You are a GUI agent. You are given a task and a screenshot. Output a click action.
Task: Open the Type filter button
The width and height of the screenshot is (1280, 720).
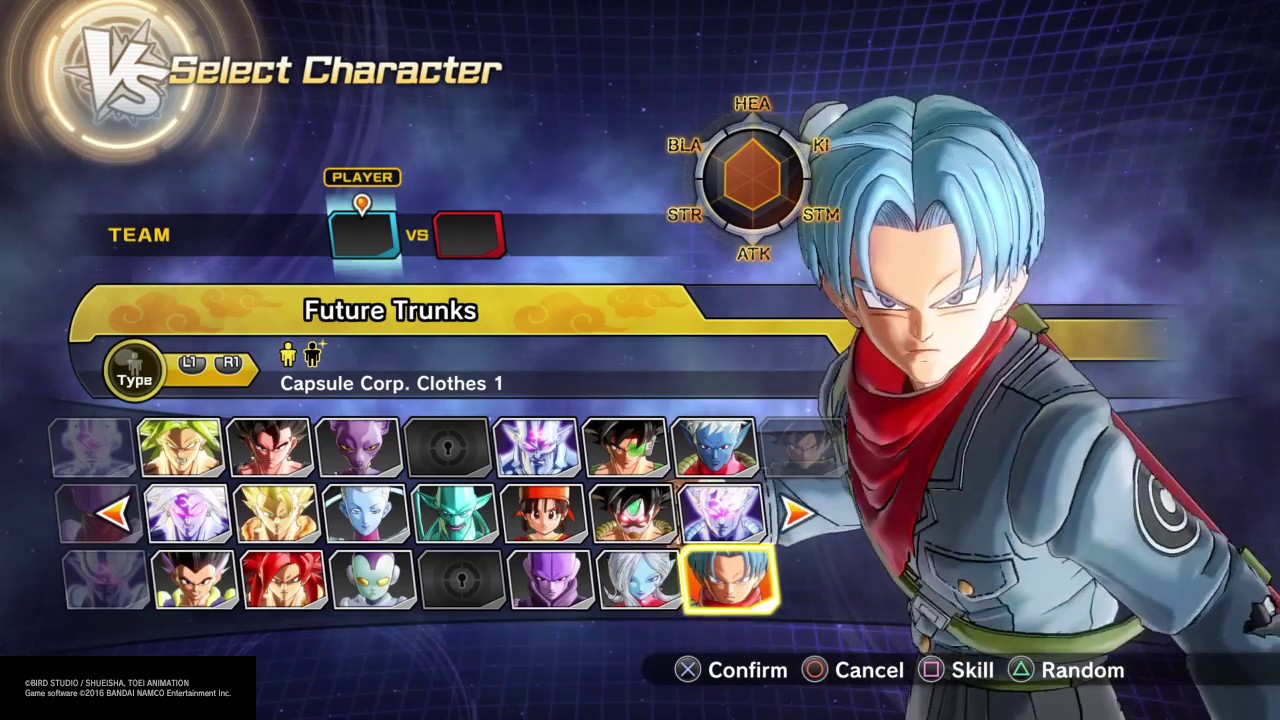click(x=134, y=370)
